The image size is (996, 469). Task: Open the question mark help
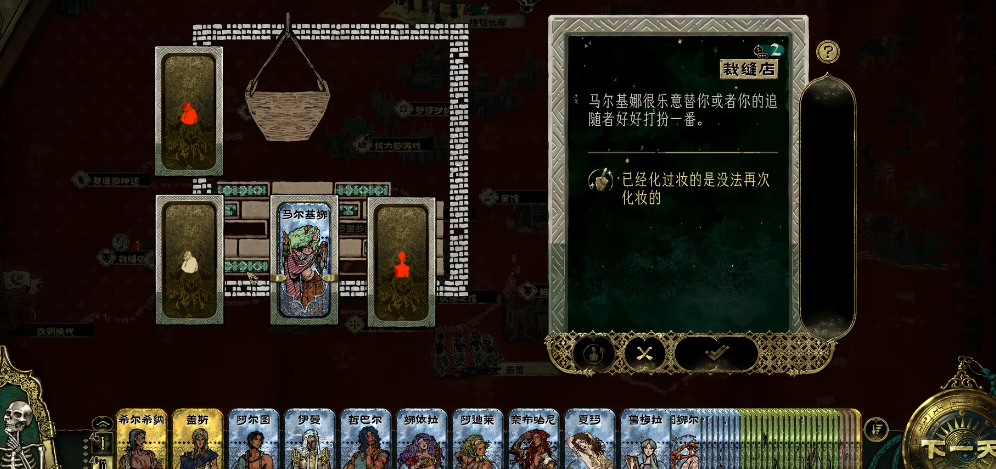[827, 52]
